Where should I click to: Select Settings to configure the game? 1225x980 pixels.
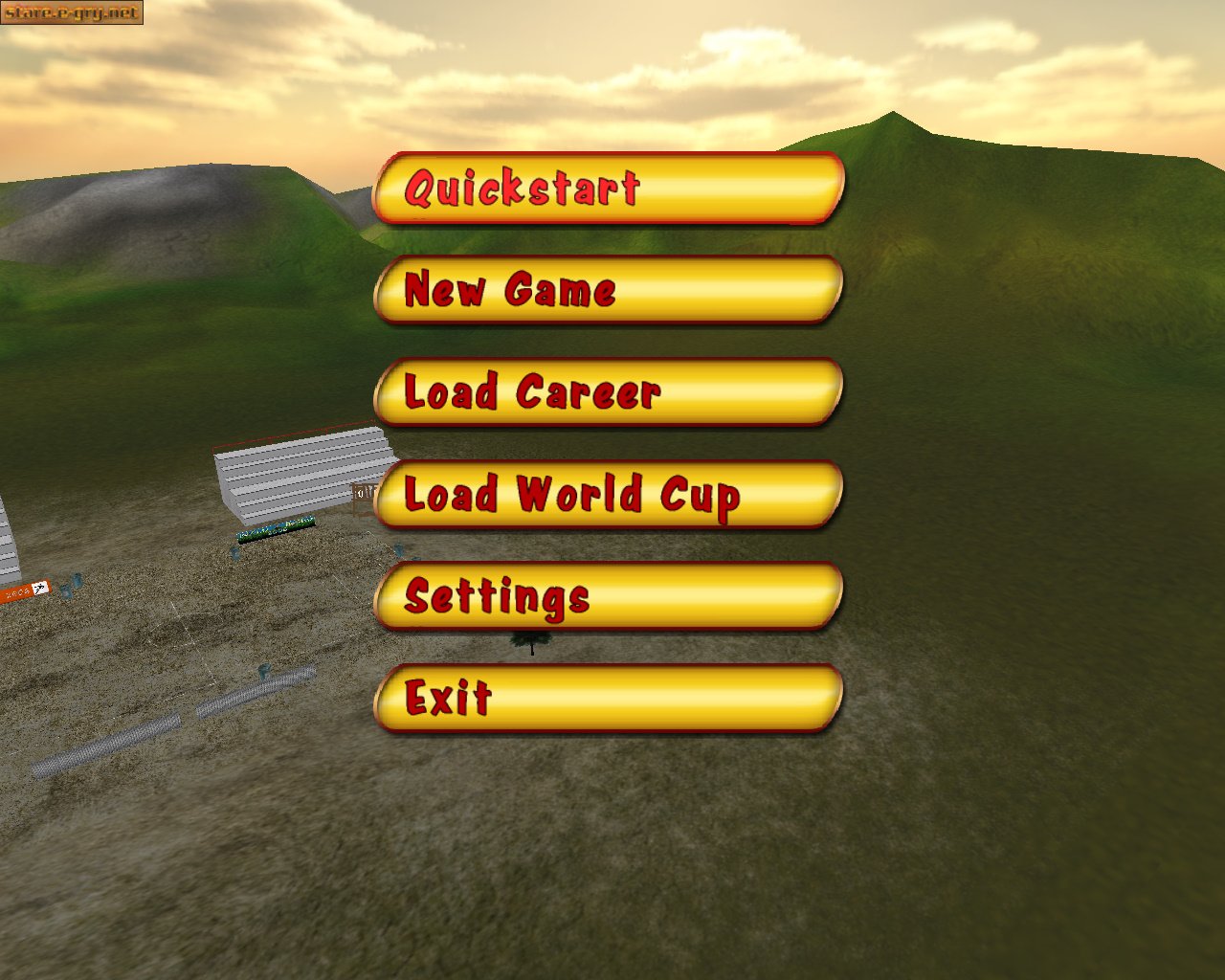click(610, 597)
